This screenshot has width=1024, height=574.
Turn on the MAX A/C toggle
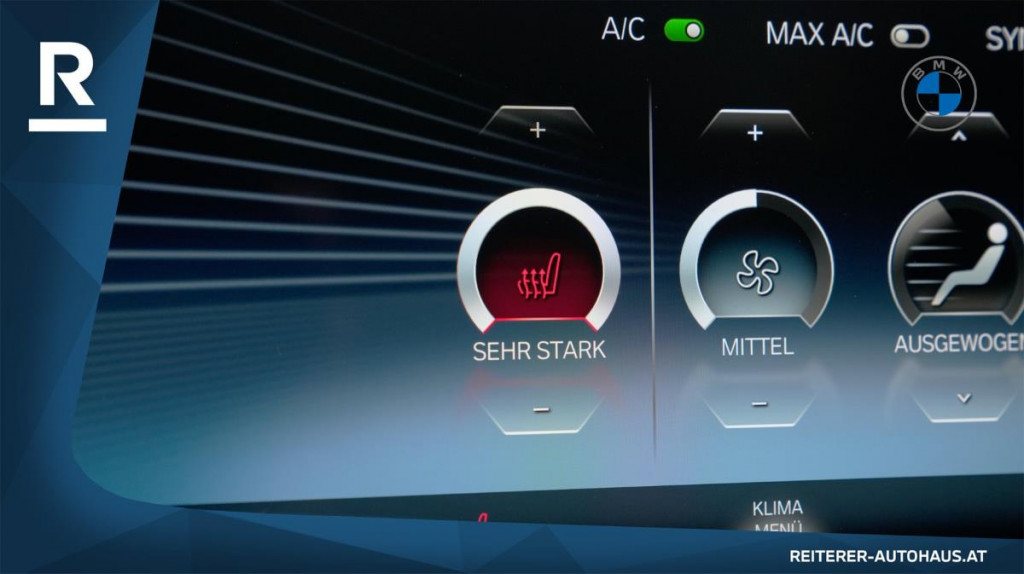(910, 36)
